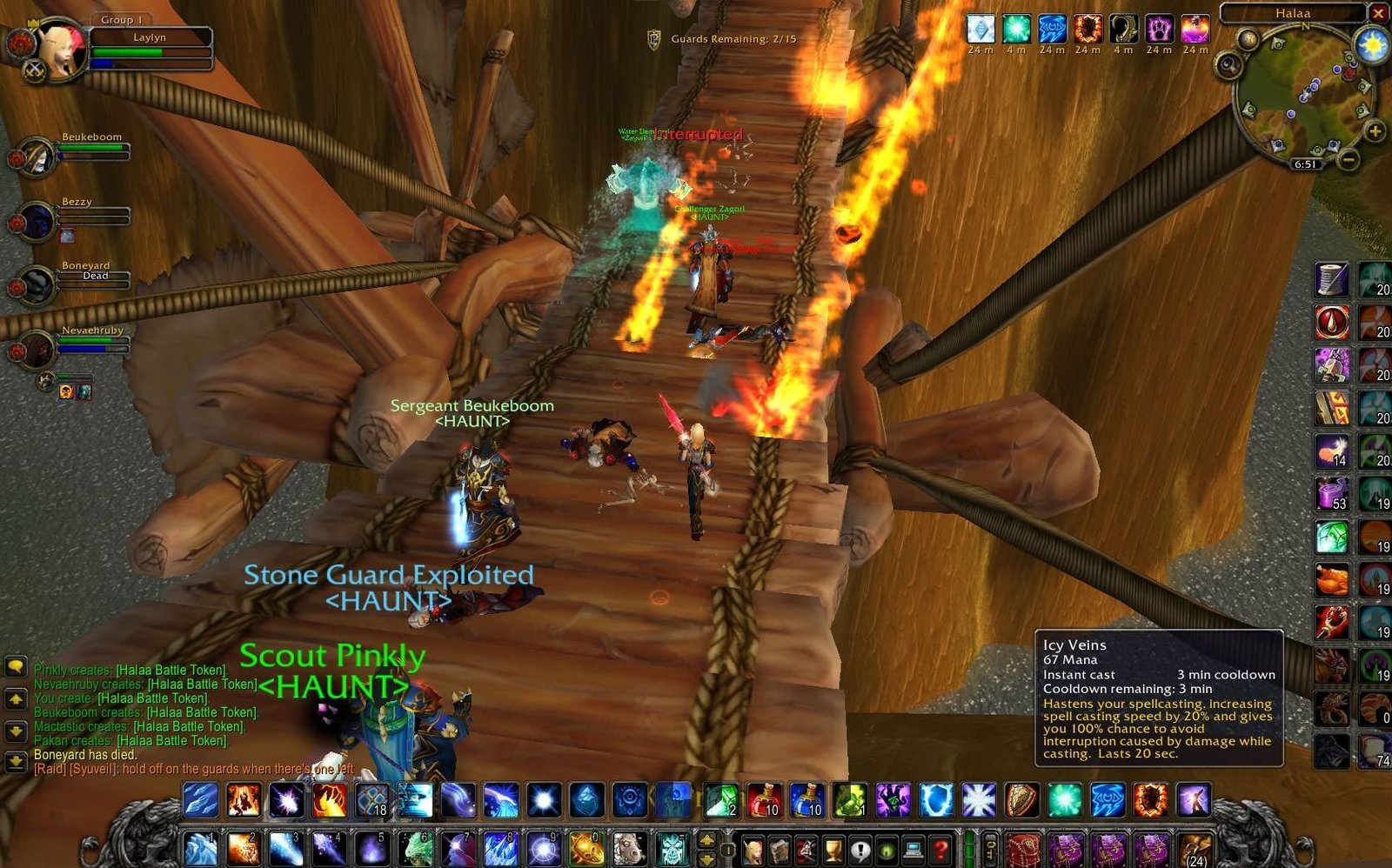The width and height of the screenshot is (1392, 868).
Task: Open the backpack bag at bottom right
Action: pyautogui.click(x=1021, y=847)
